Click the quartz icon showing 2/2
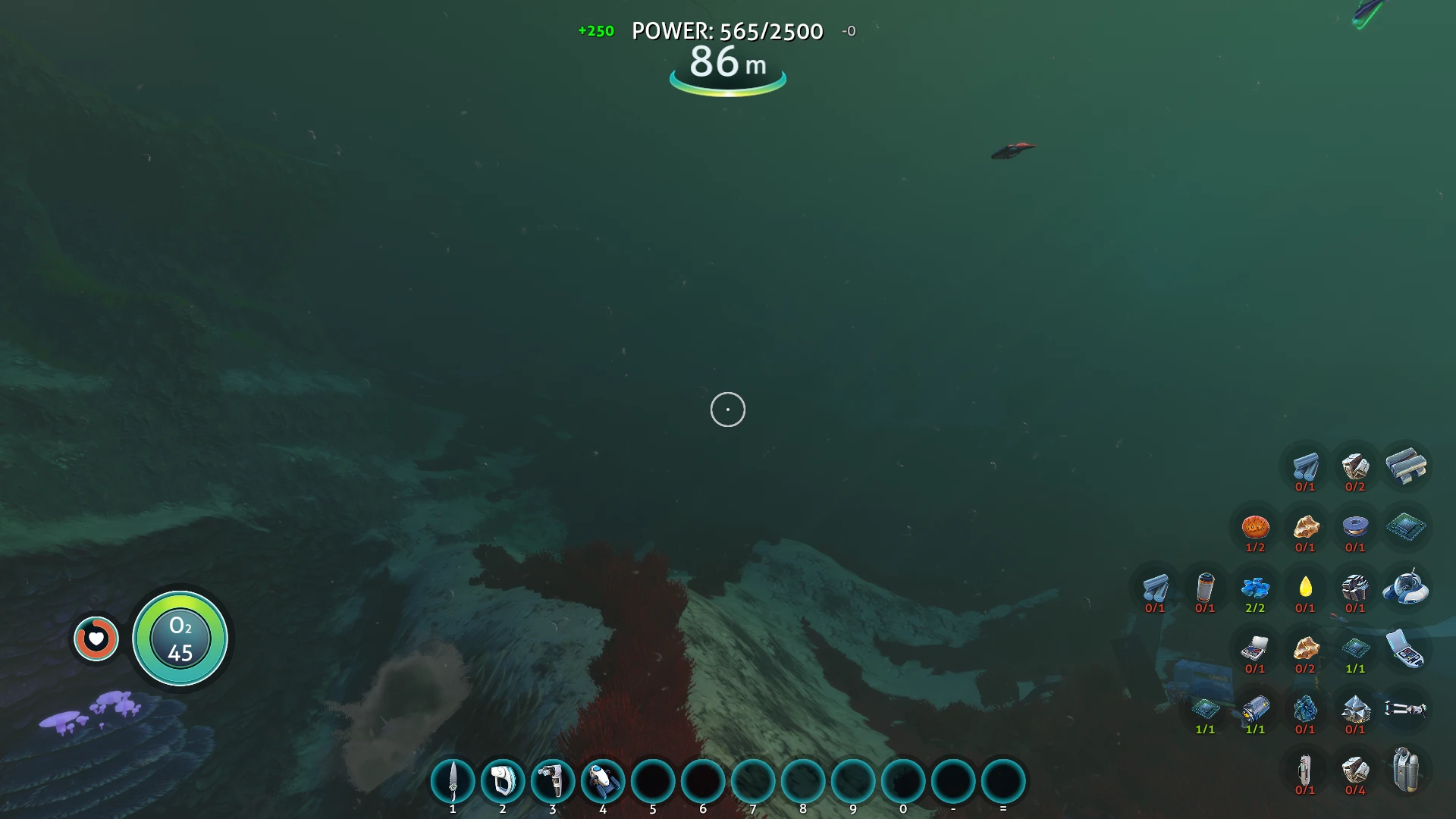This screenshot has height=819, width=1456. coord(1256,589)
